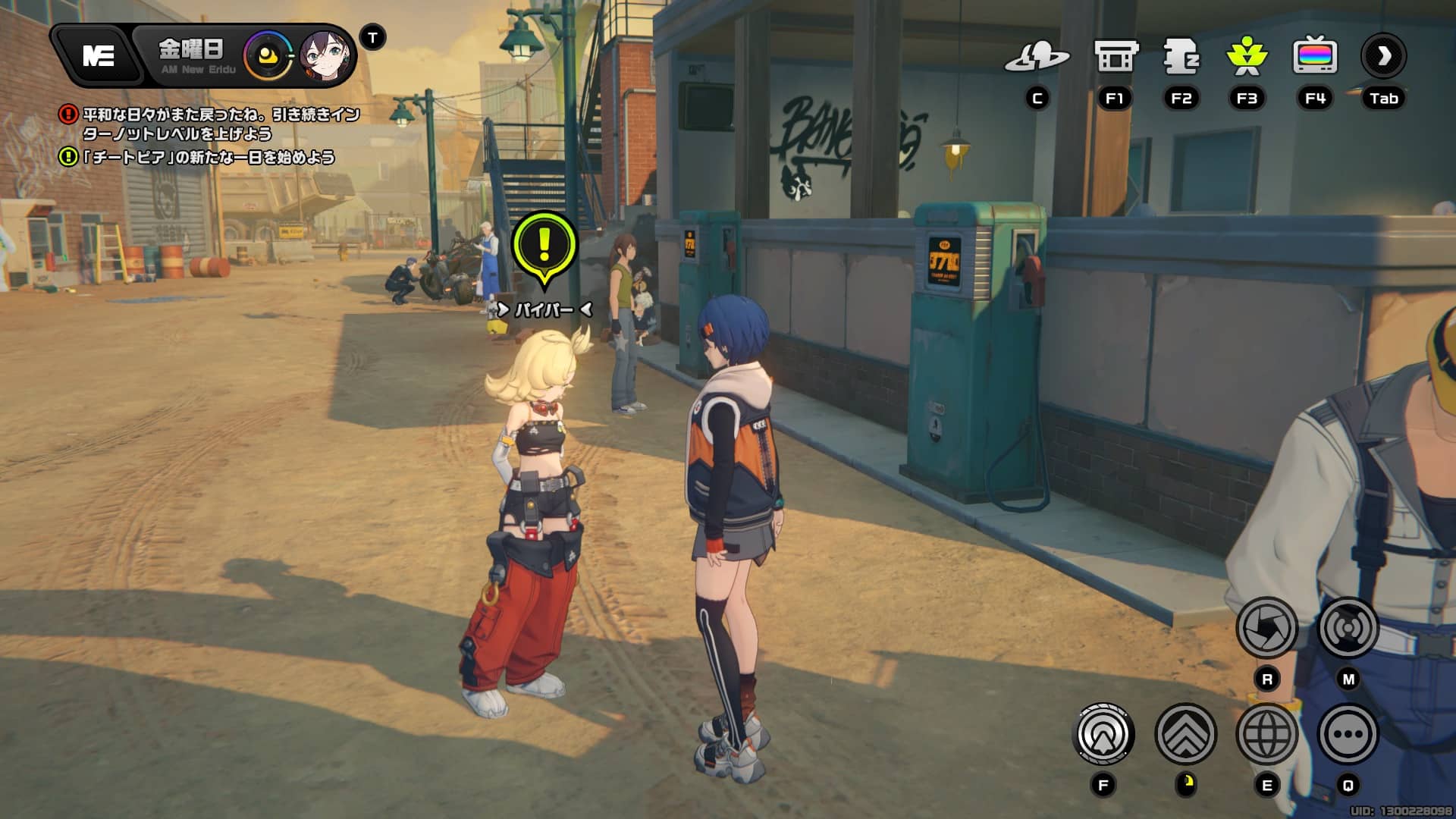
Task: Open the green star figure event icon
Action: pos(1247,56)
